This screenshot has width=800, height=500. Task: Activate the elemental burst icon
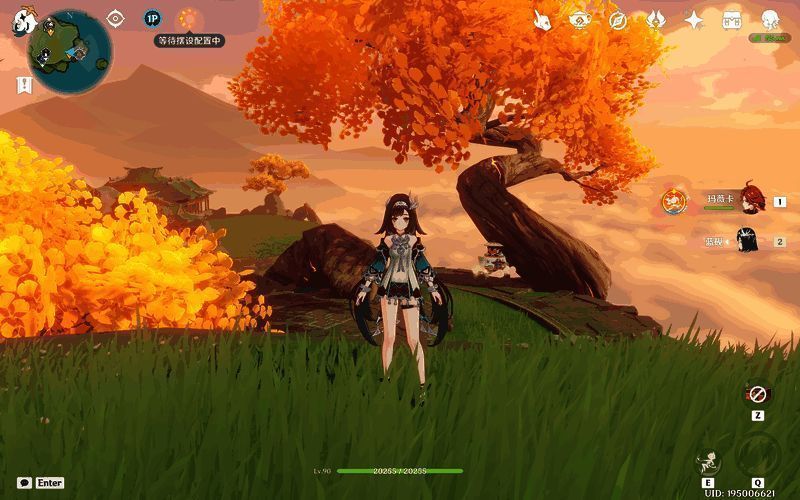758,456
